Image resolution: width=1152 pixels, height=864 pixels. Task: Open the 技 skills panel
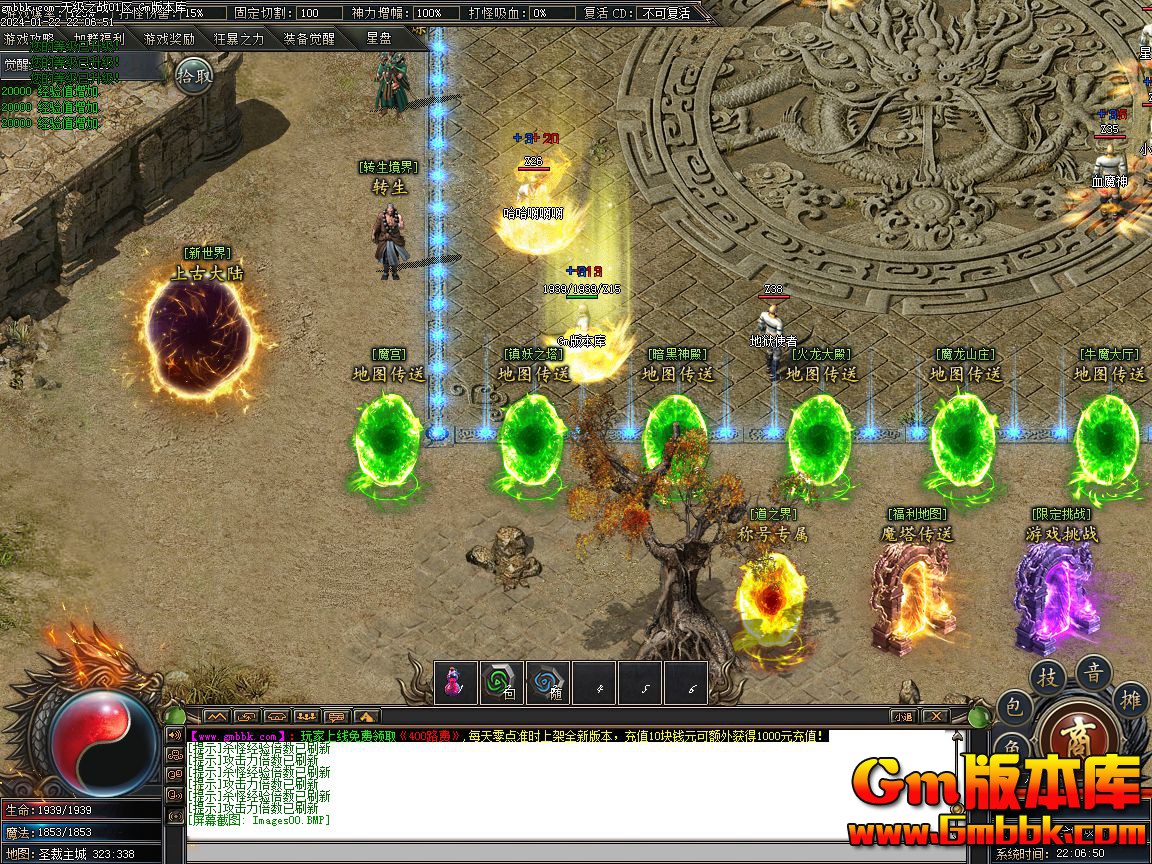click(x=1048, y=677)
